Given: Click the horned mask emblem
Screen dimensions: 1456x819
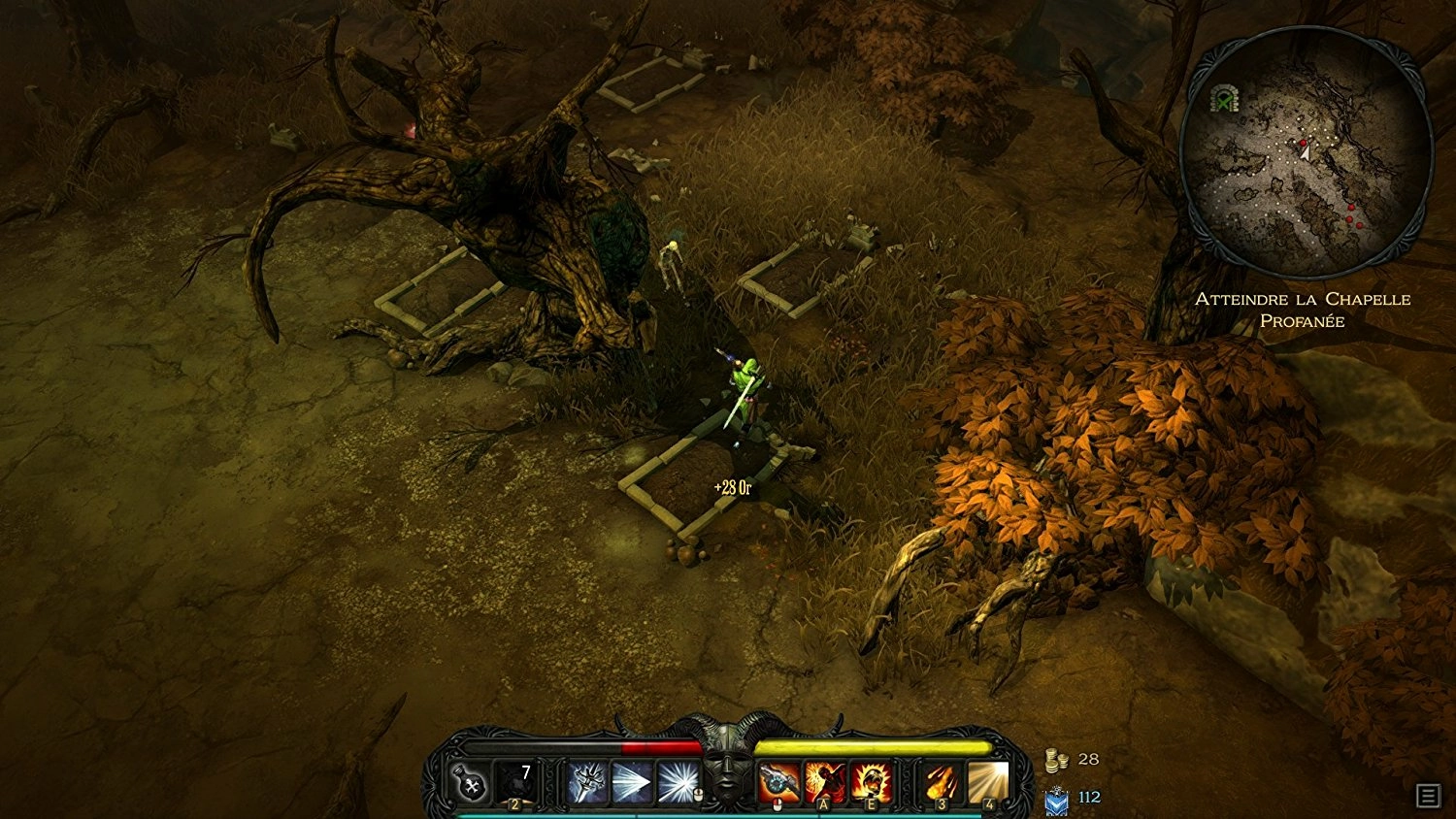Looking at the screenshot, I should (728, 767).
